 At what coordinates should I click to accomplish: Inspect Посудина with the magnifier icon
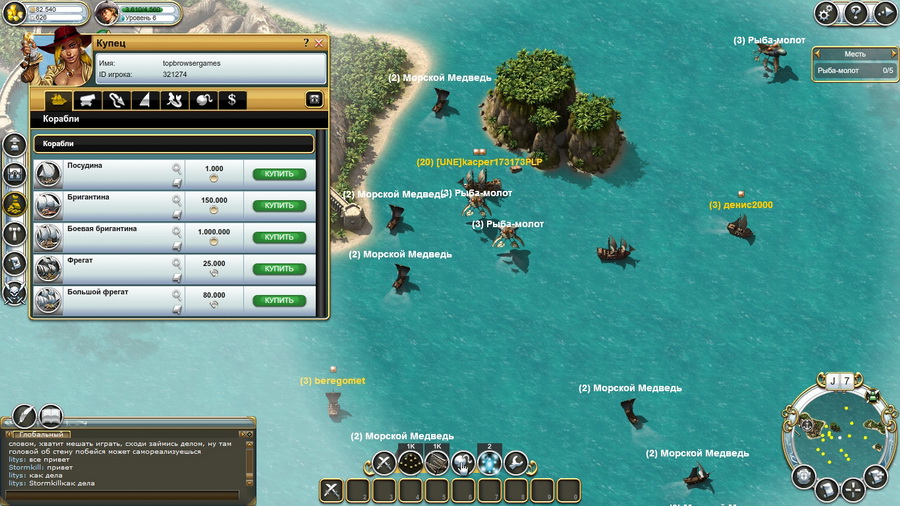tap(177, 168)
